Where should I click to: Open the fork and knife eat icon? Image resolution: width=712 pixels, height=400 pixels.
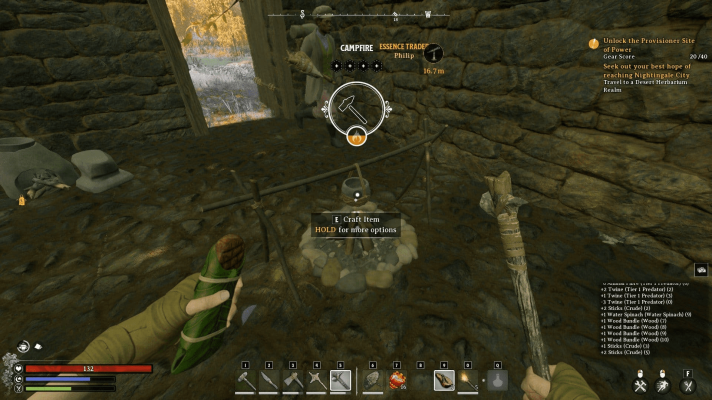pos(688,385)
